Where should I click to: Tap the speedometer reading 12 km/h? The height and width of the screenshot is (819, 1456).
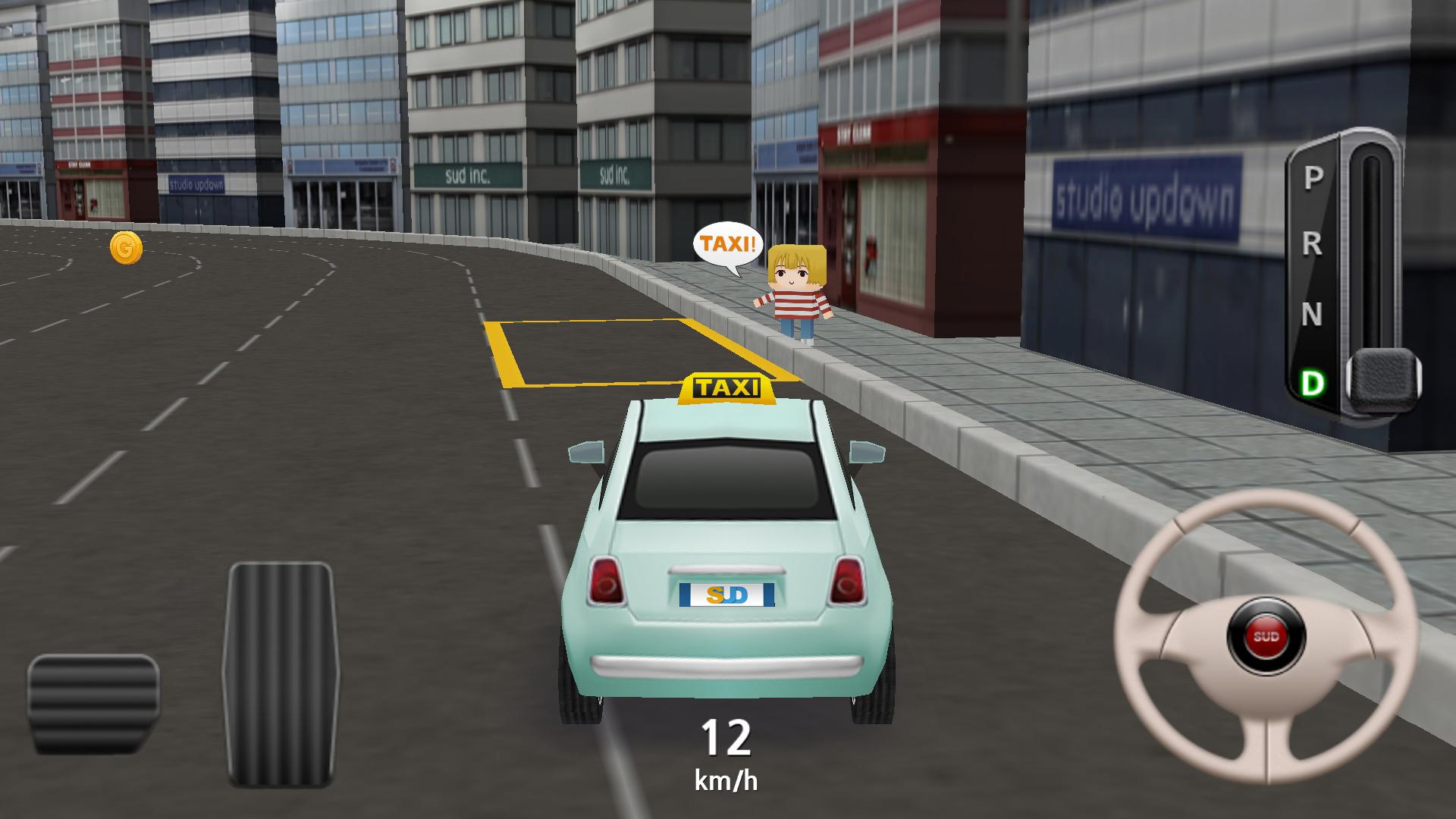point(728,755)
